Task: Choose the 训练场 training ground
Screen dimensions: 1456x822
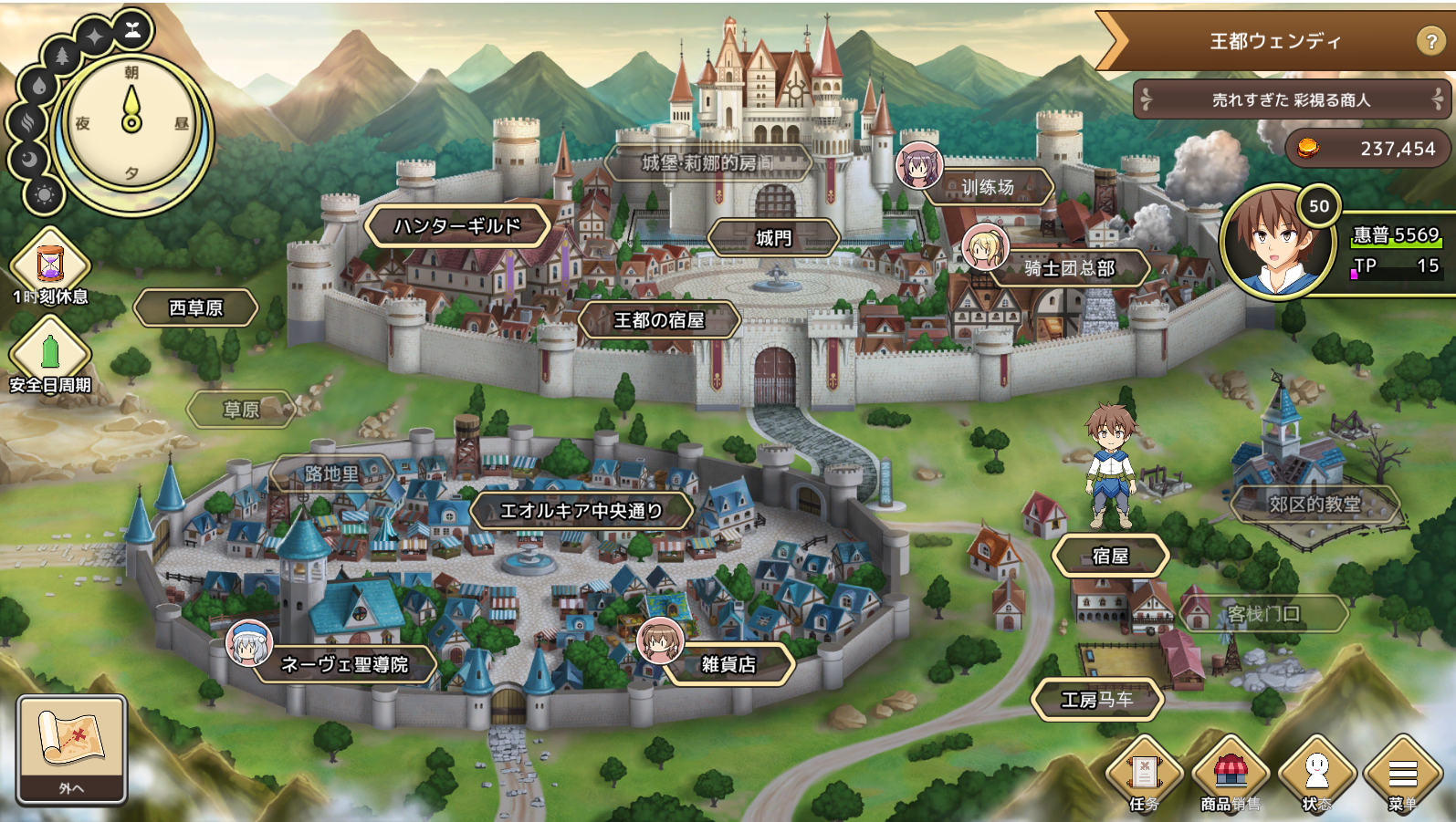Action: 988,187
